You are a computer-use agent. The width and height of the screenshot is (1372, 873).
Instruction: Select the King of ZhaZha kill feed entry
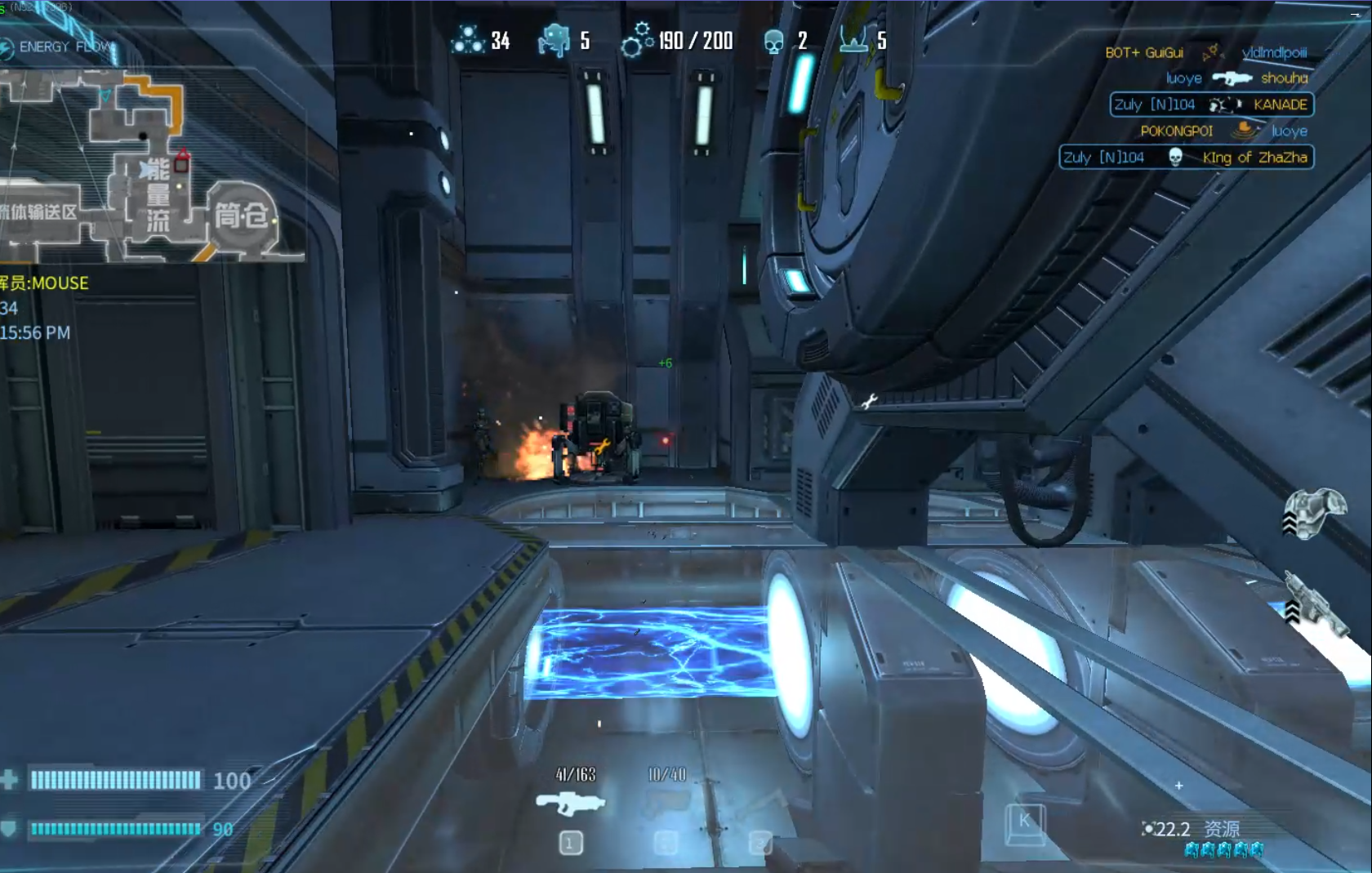click(x=1186, y=157)
